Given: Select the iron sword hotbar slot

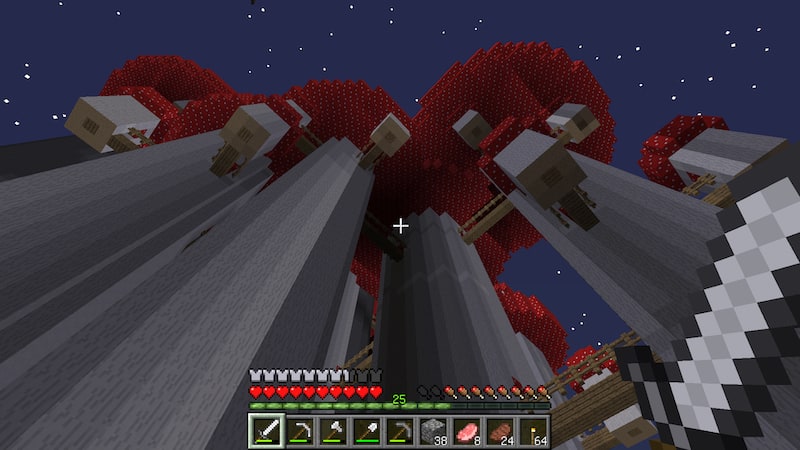Looking at the screenshot, I should coord(266,431).
